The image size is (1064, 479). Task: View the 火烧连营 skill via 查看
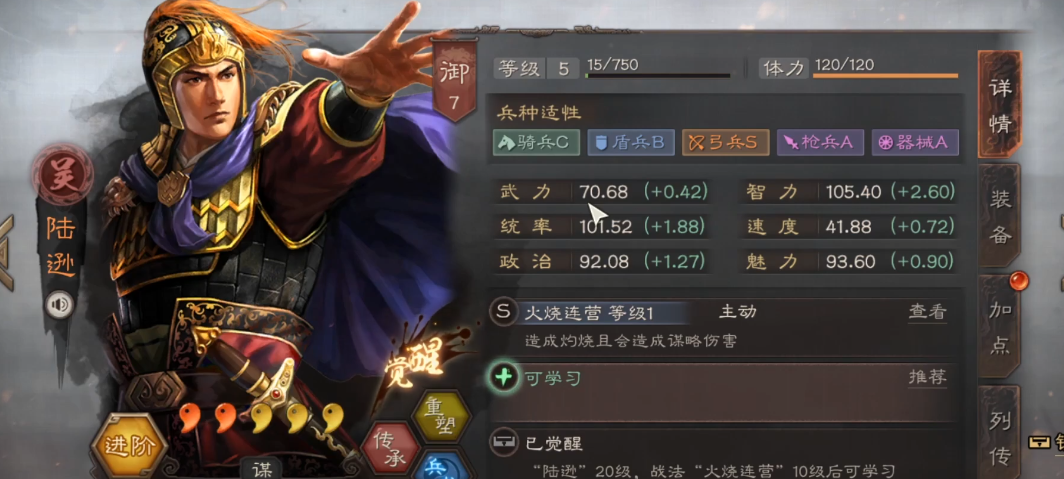pos(926,312)
